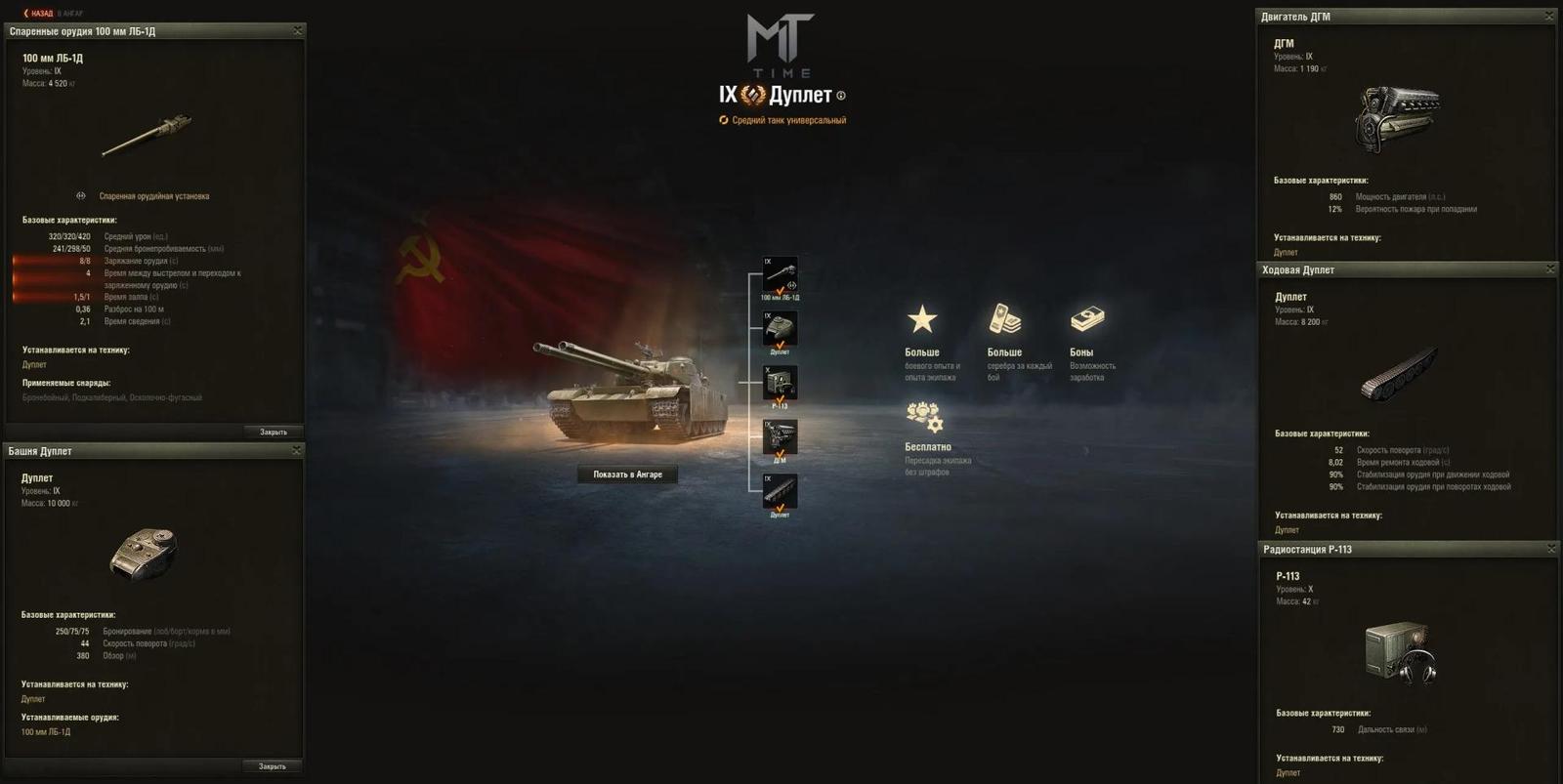This screenshot has width=1563, height=784.
Task: Click the Боны banknote icon
Action: coord(1085,316)
